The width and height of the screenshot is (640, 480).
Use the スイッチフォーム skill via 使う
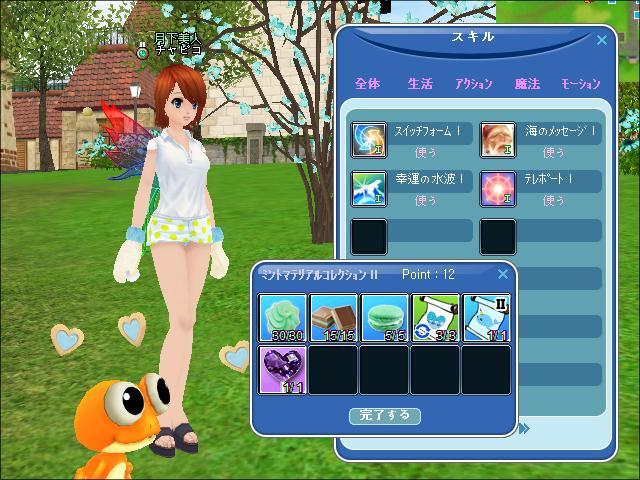[426, 153]
